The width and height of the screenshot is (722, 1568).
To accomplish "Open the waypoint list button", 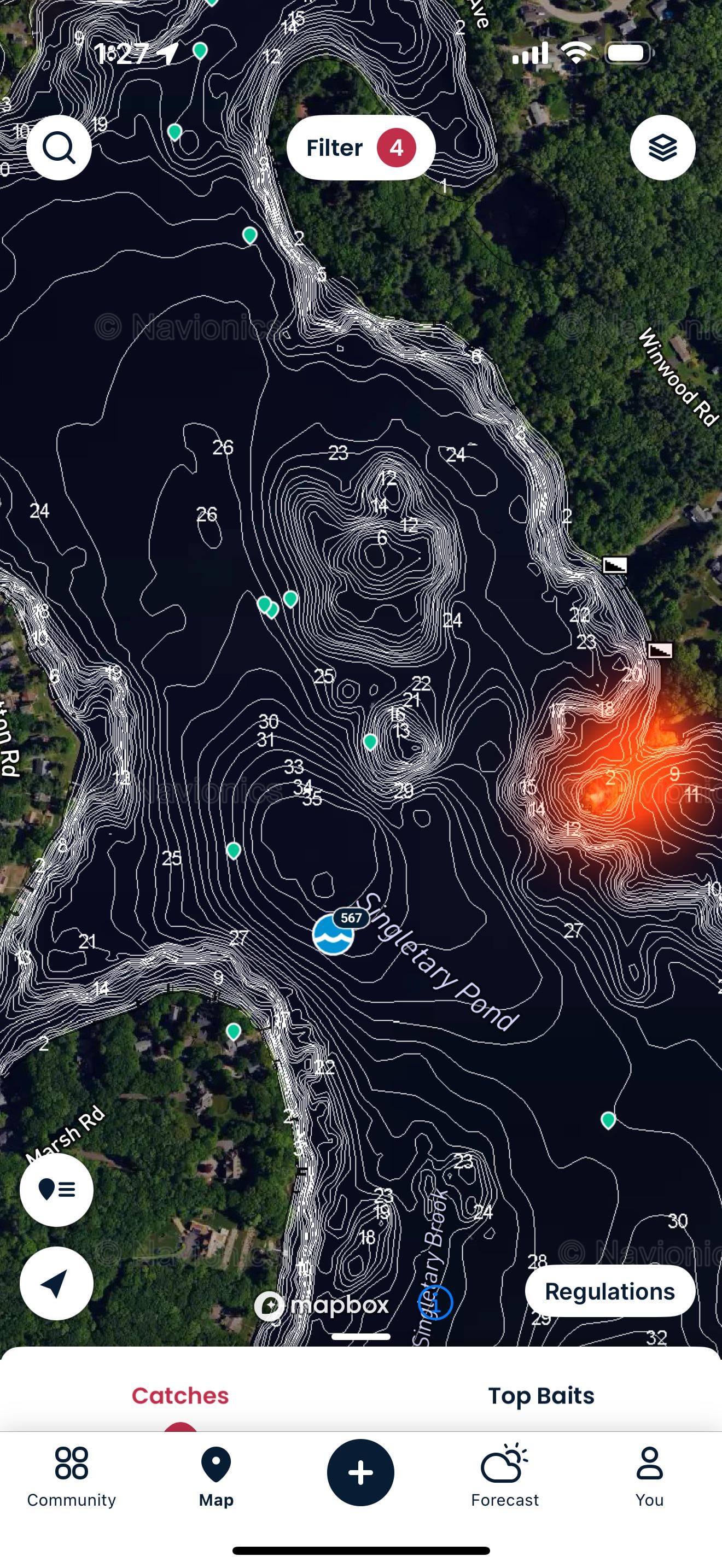I will [x=57, y=1189].
